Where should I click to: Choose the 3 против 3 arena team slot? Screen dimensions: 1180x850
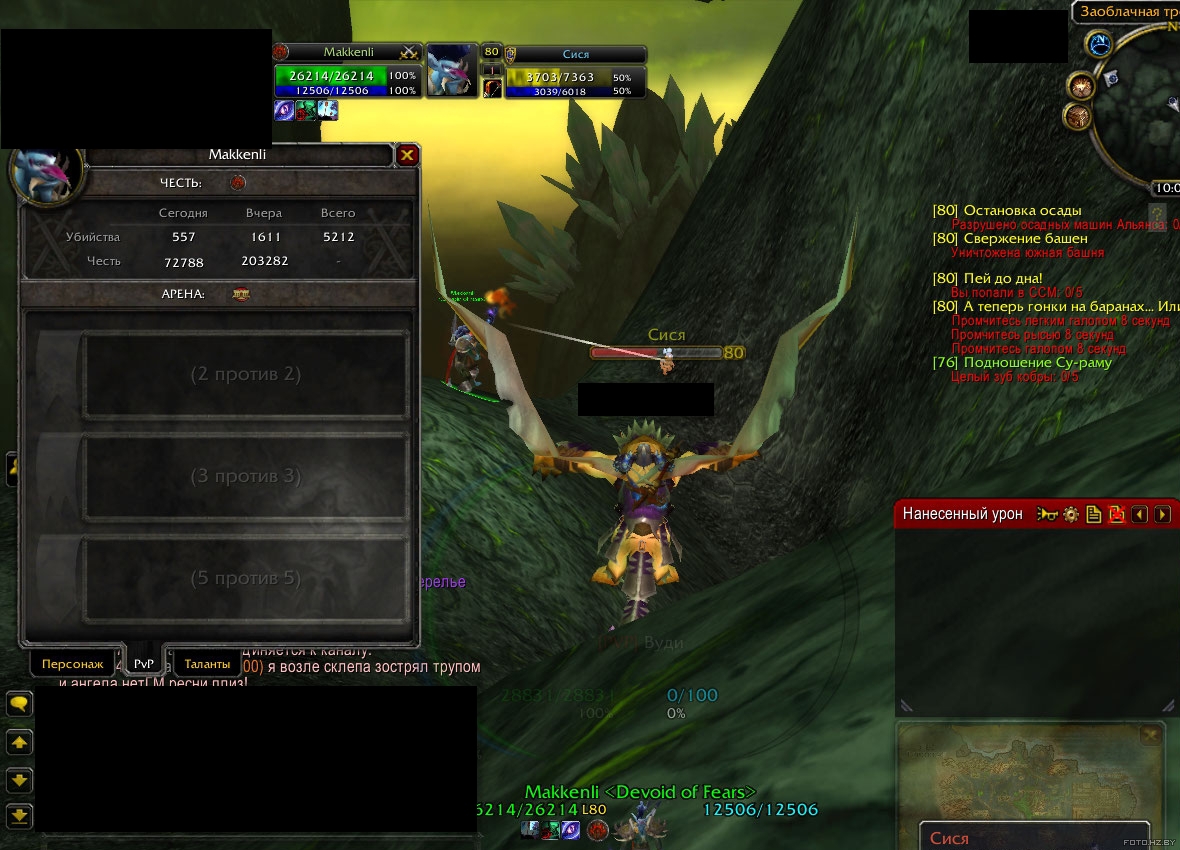click(245, 477)
